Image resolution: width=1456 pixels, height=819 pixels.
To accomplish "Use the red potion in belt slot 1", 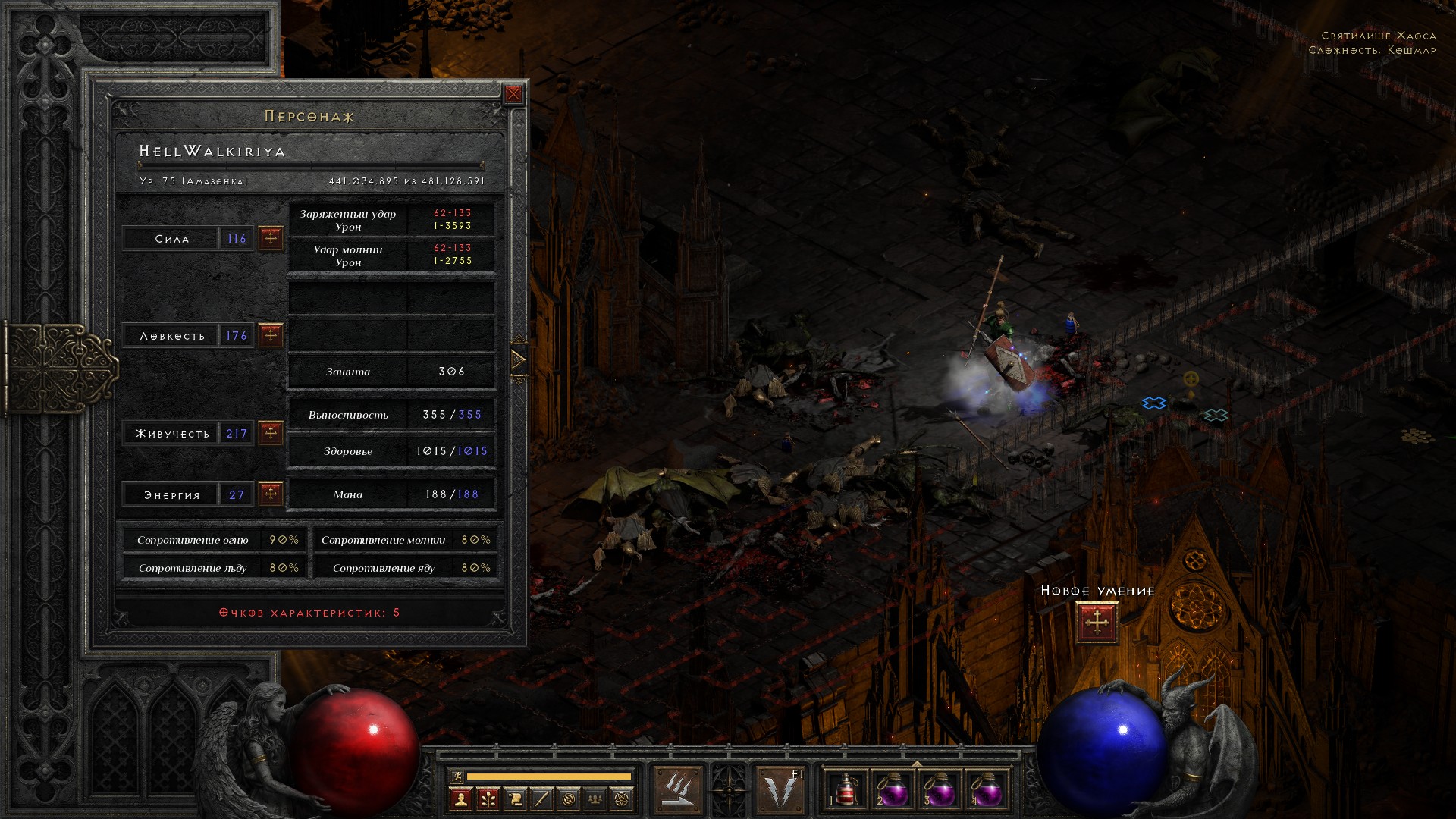I will (845, 789).
